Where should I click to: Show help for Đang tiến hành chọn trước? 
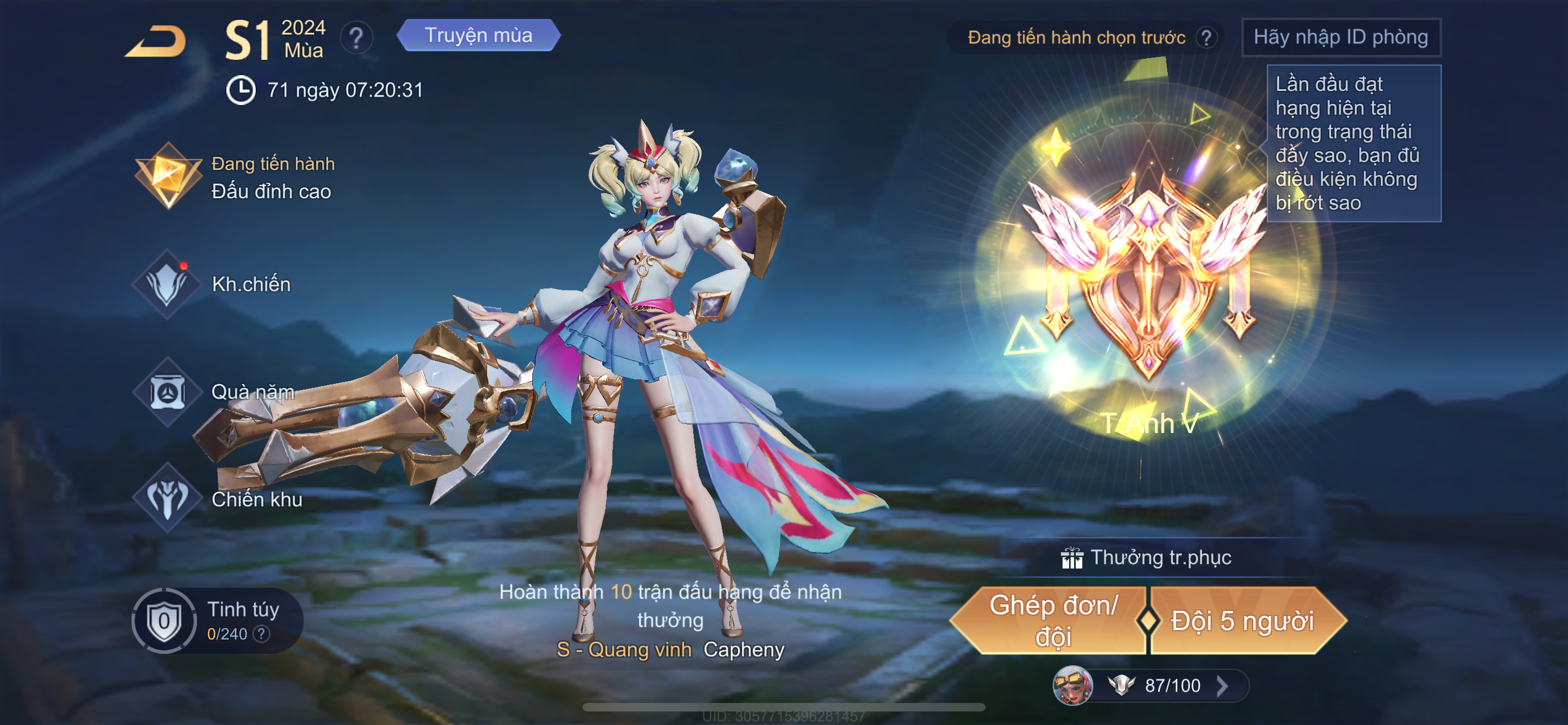1206,38
